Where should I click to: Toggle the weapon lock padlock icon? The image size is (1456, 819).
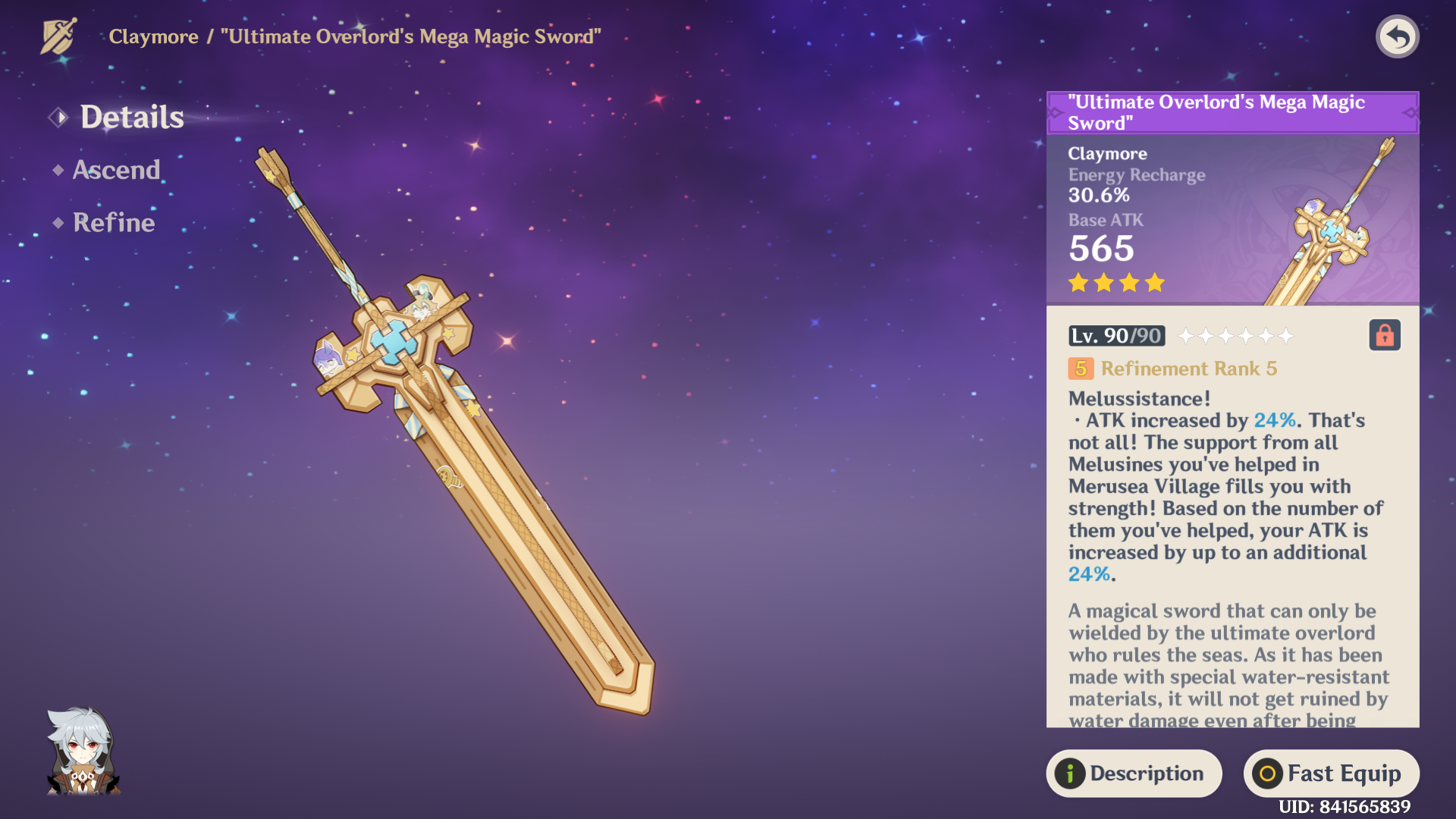(1385, 335)
